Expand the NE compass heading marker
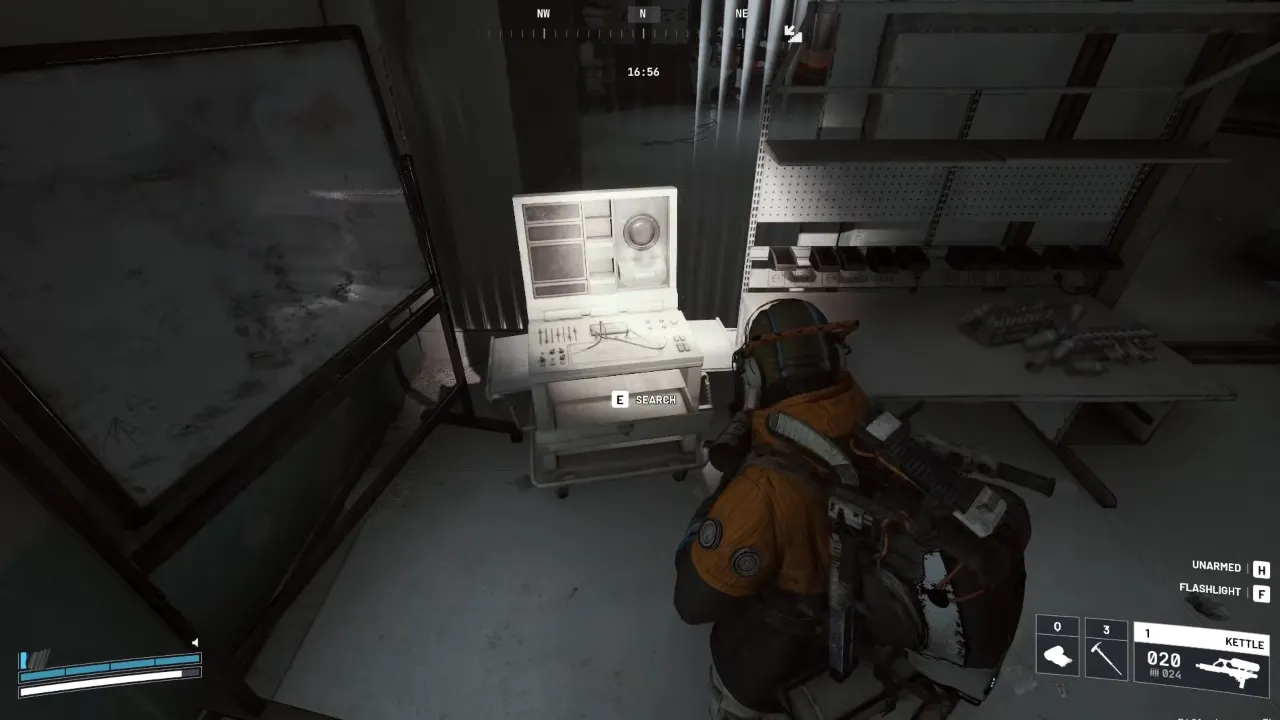The width and height of the screenshot is (1280, 720). click(x=740, y=13)
